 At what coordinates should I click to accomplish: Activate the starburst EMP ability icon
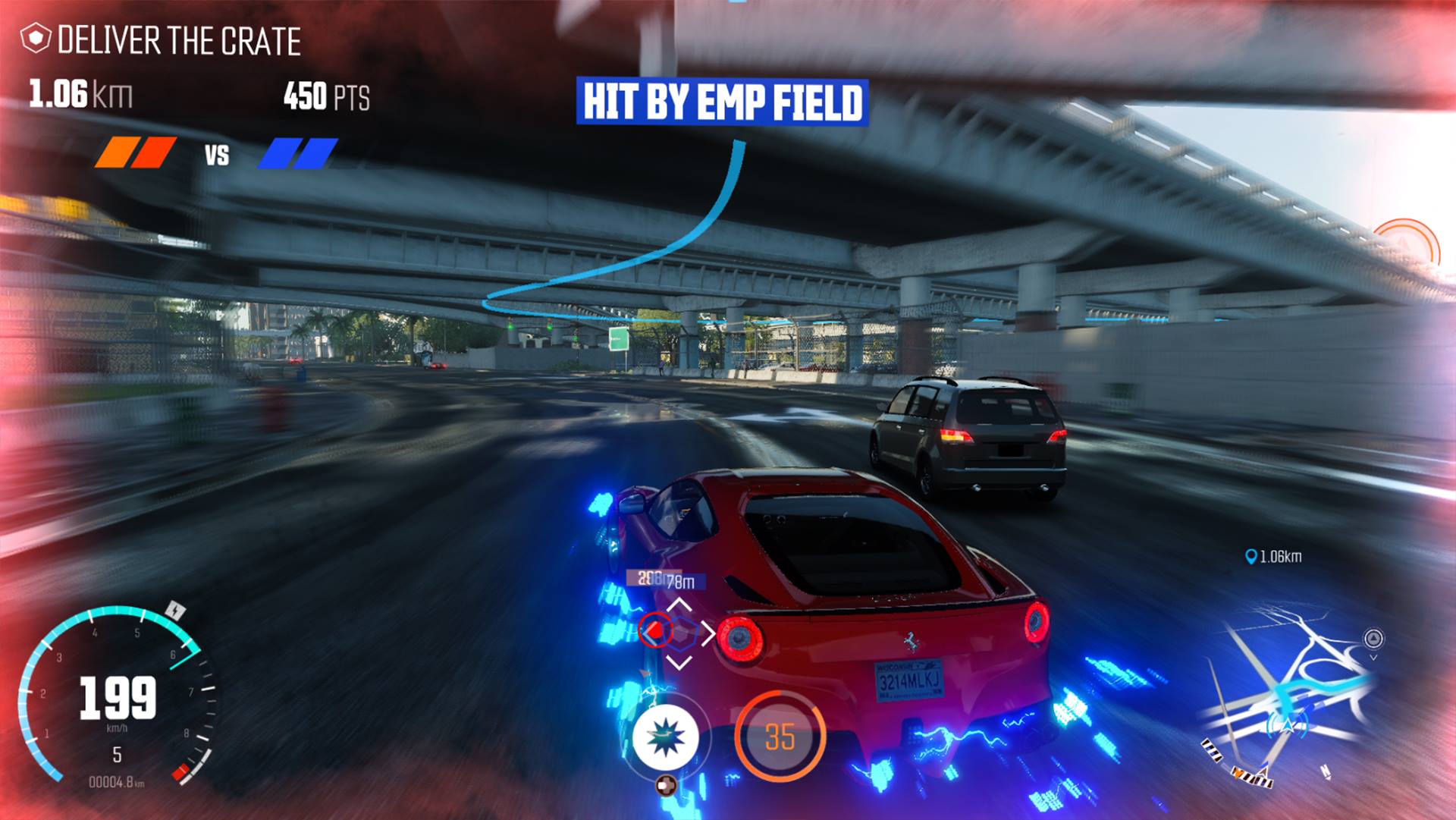point(665,738)
